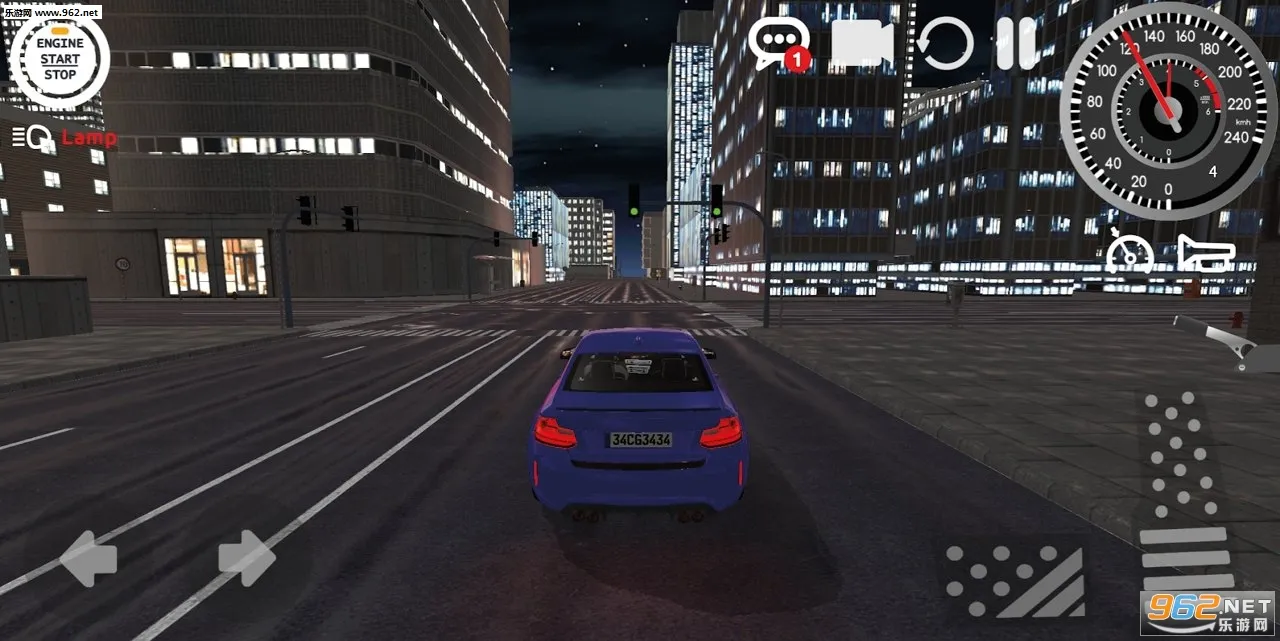
Task: Honk the horn icon
Action: click(1206, 253)
